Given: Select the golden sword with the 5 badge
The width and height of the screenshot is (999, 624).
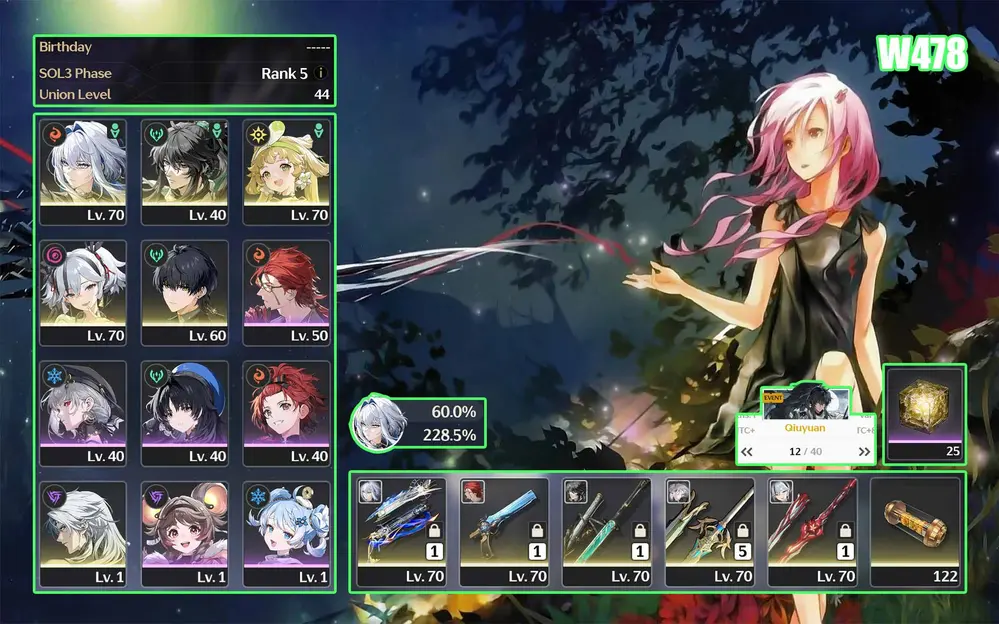Looking at the screenshot, I should coord(709,530).
